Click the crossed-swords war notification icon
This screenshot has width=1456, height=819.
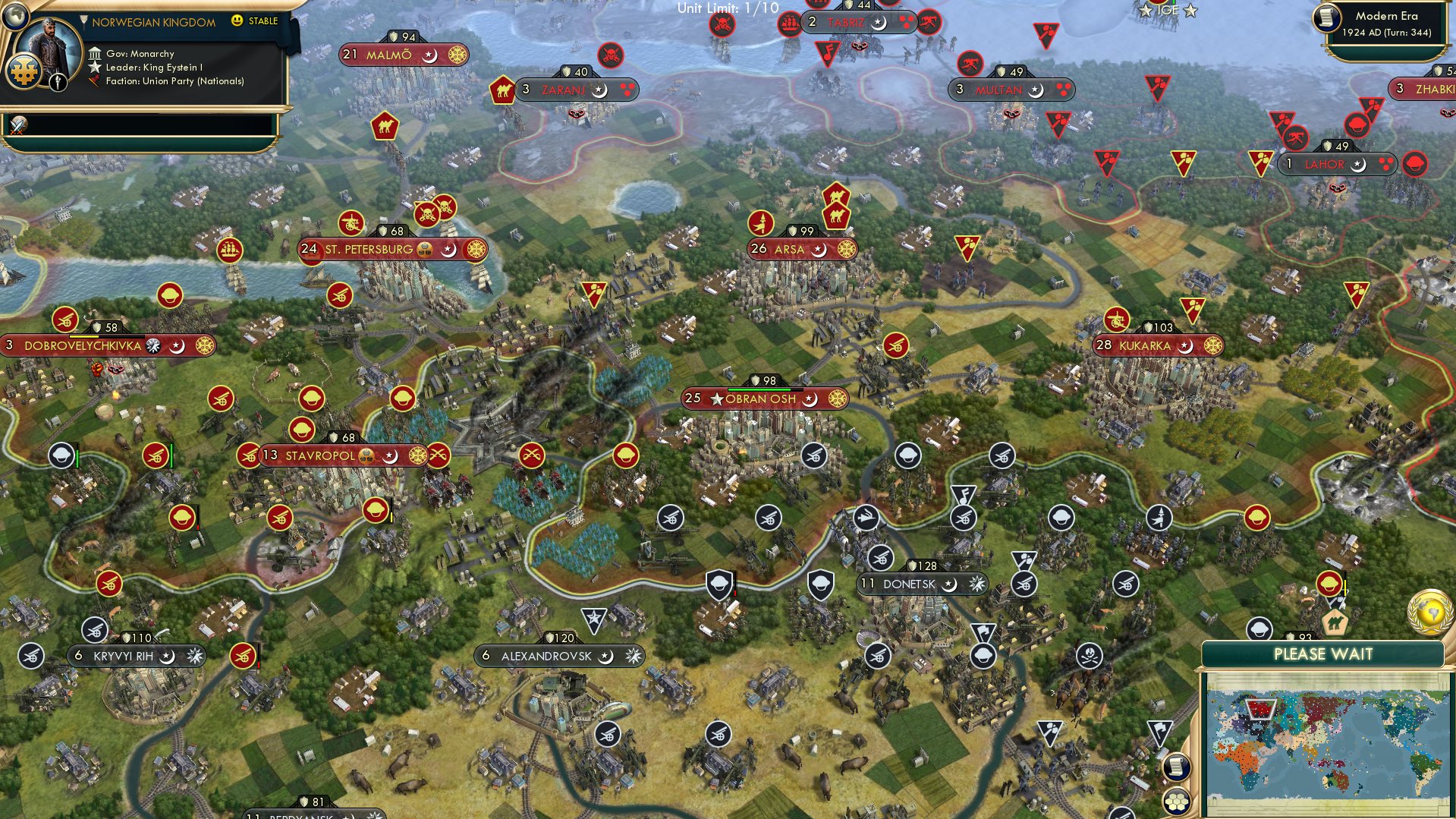17,127
